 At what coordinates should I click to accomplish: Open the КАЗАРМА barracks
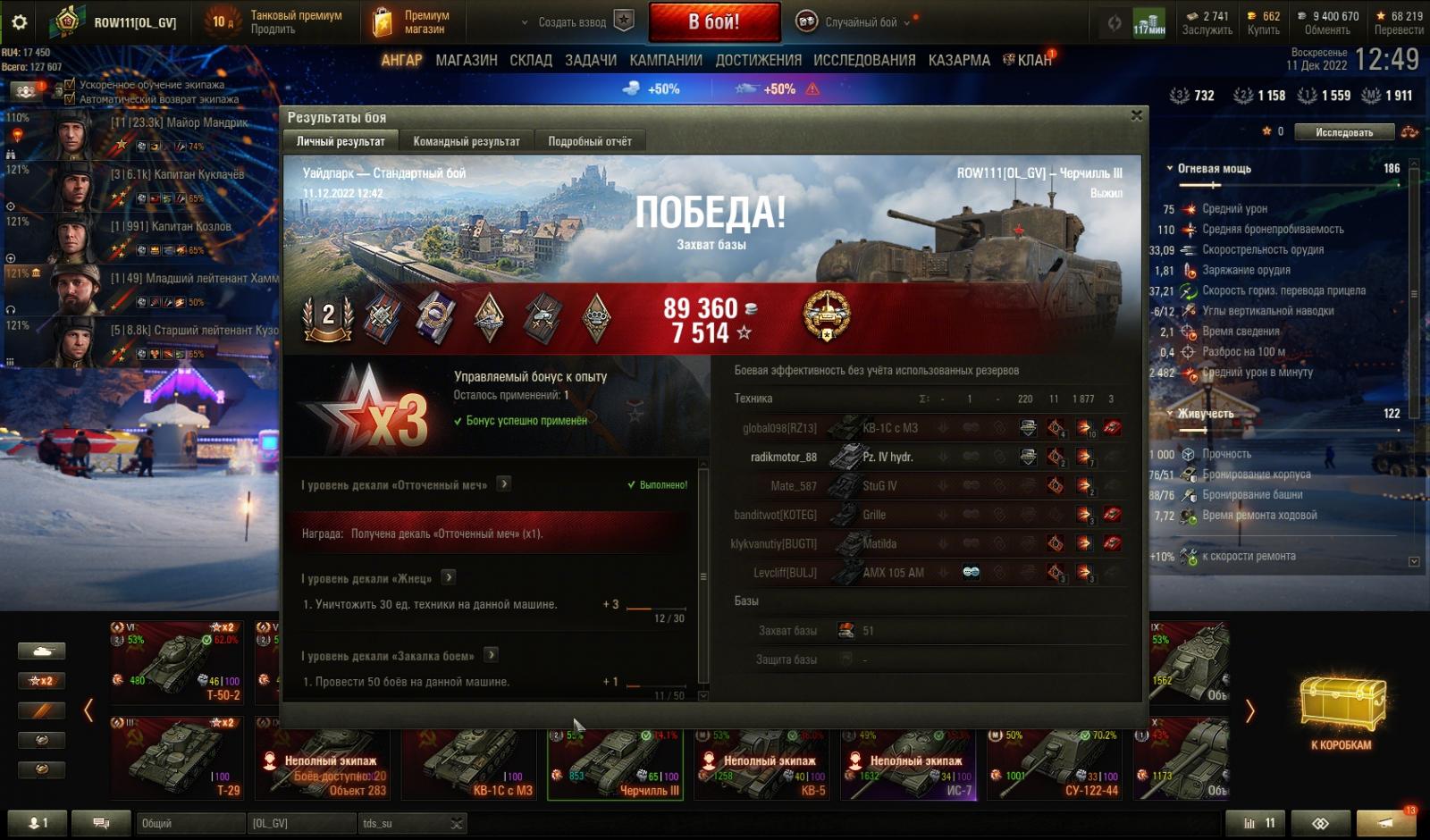coord(959,60)
